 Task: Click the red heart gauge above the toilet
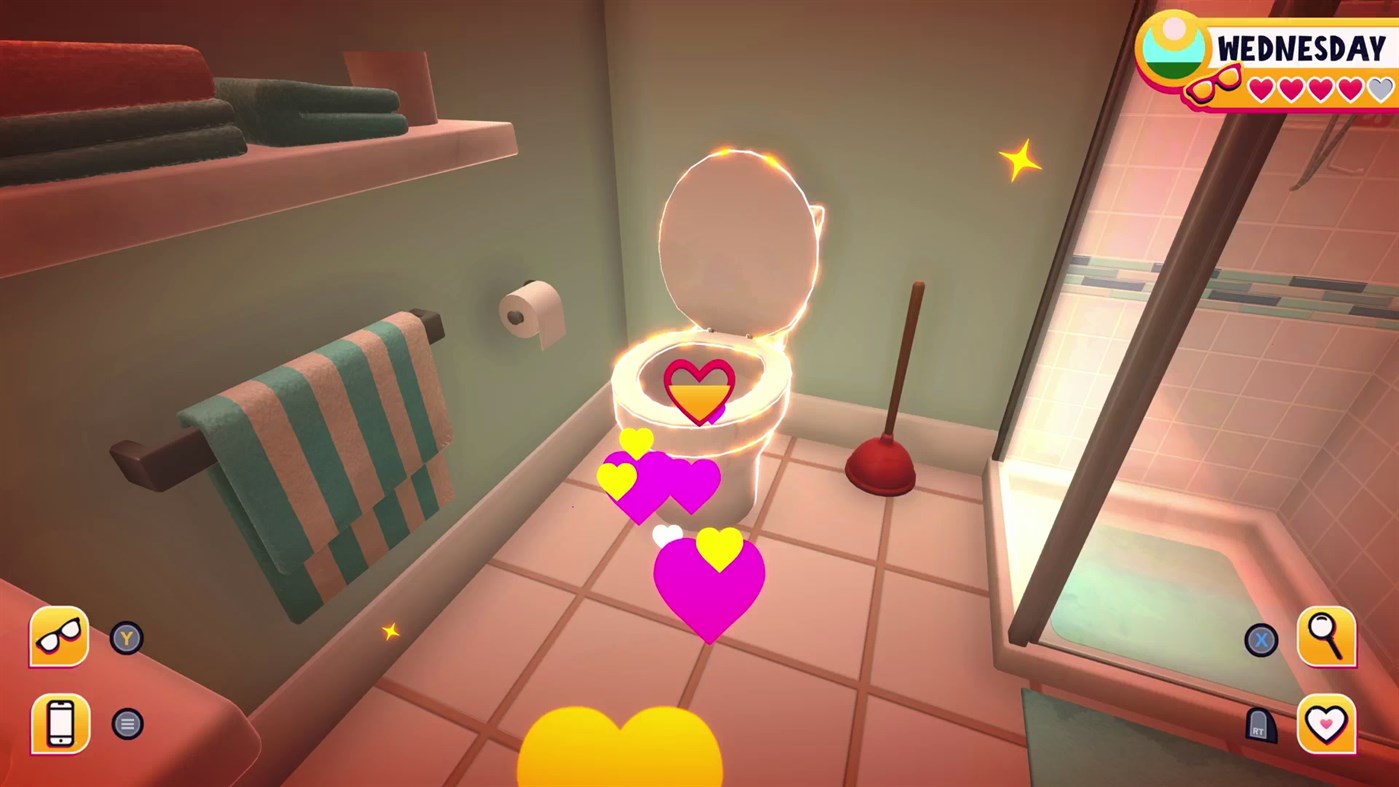pyautogui.click(x=698, y=387)
